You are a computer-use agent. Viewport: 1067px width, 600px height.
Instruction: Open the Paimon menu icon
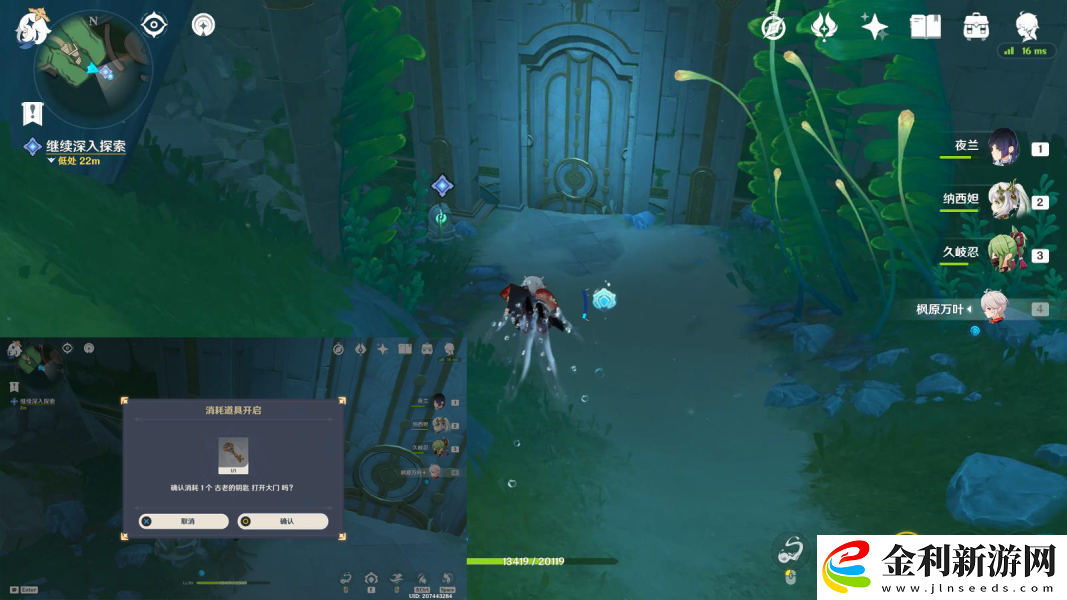tap(33, 25)
